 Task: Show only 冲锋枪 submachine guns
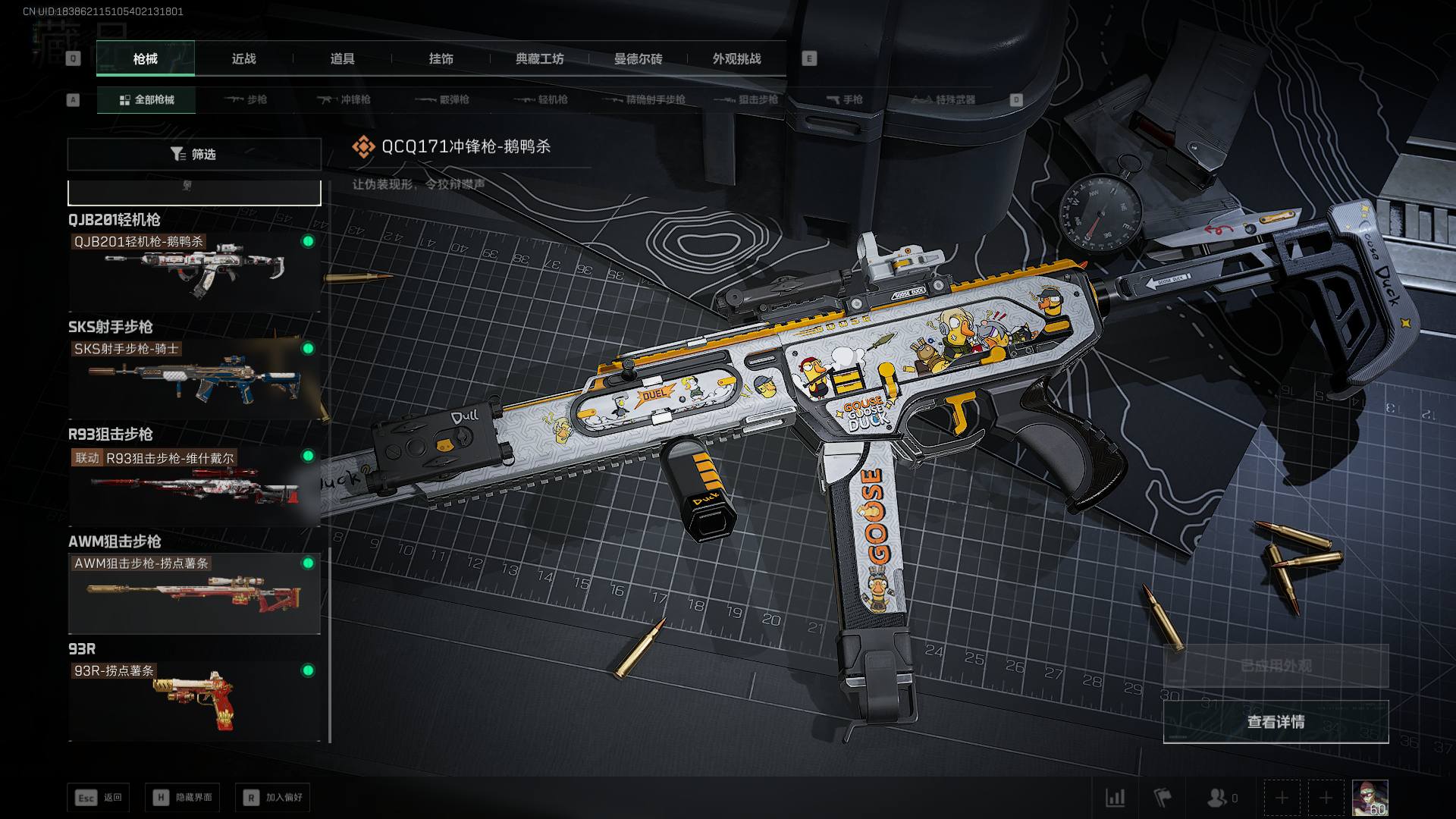[x=344, y=100]
